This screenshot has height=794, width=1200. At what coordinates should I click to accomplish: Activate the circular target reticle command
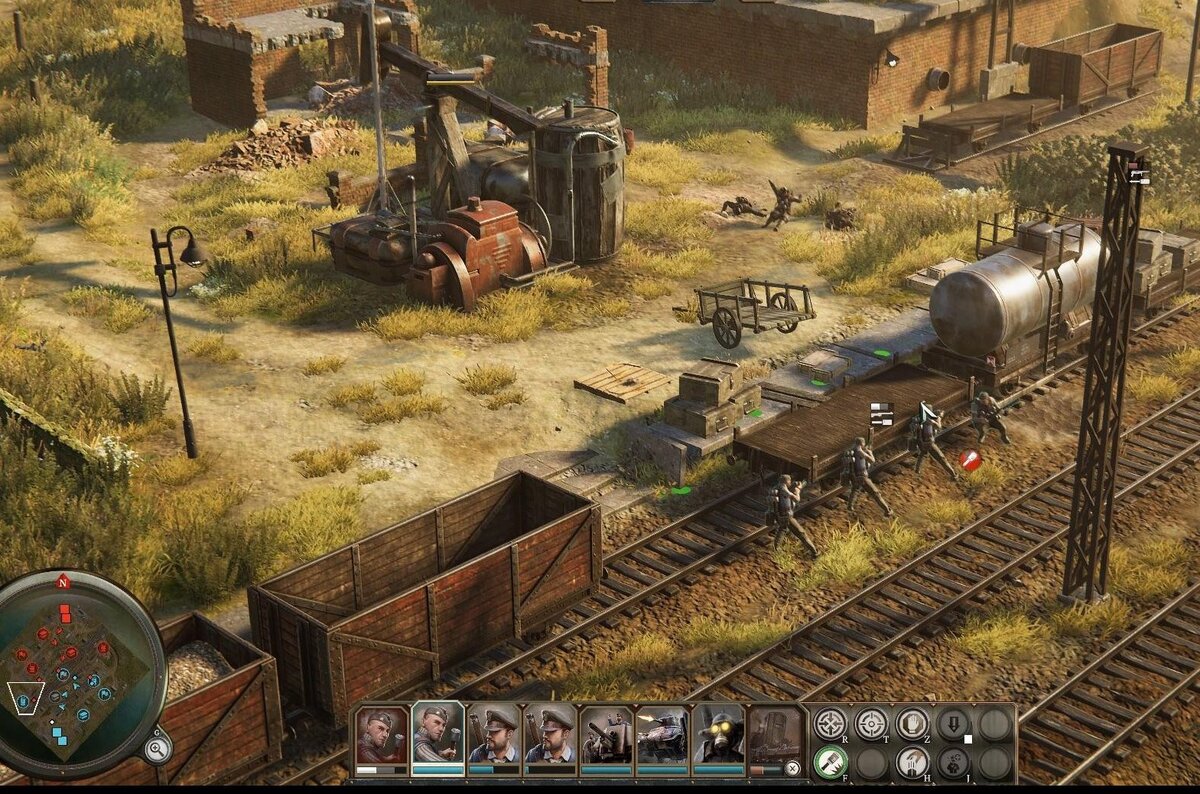click(871, 724)
